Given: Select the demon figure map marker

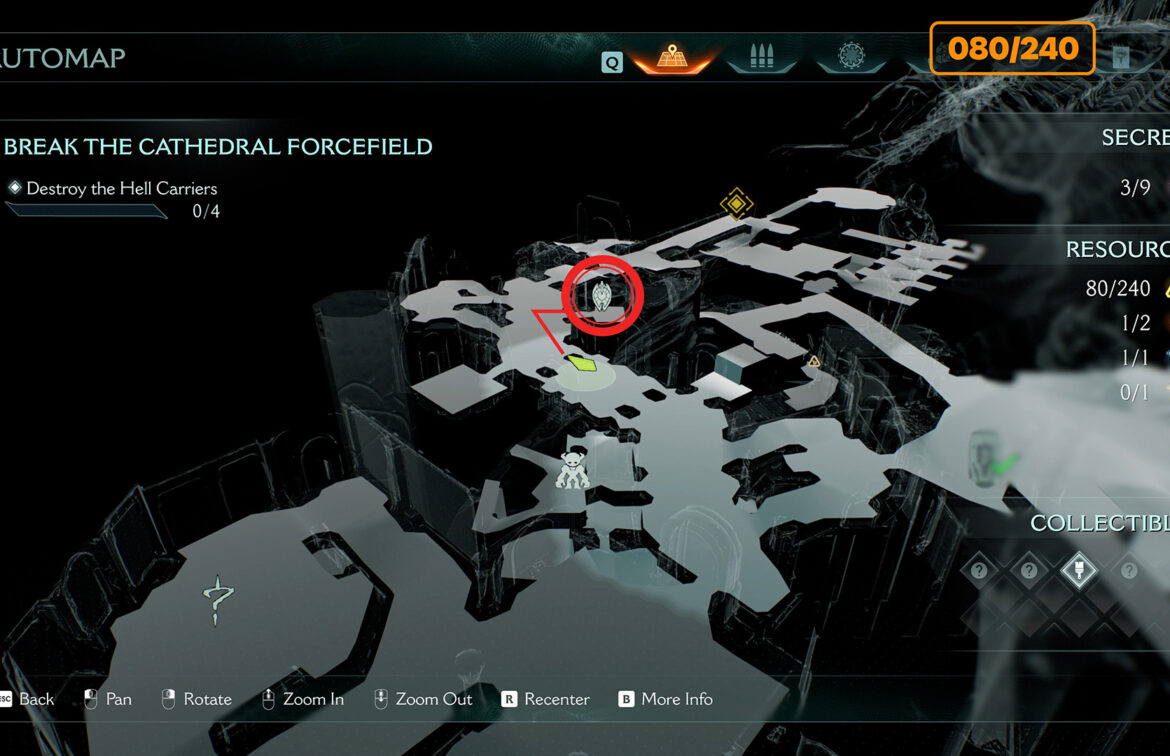Looking at the screenshot, I should click(573, 470).
